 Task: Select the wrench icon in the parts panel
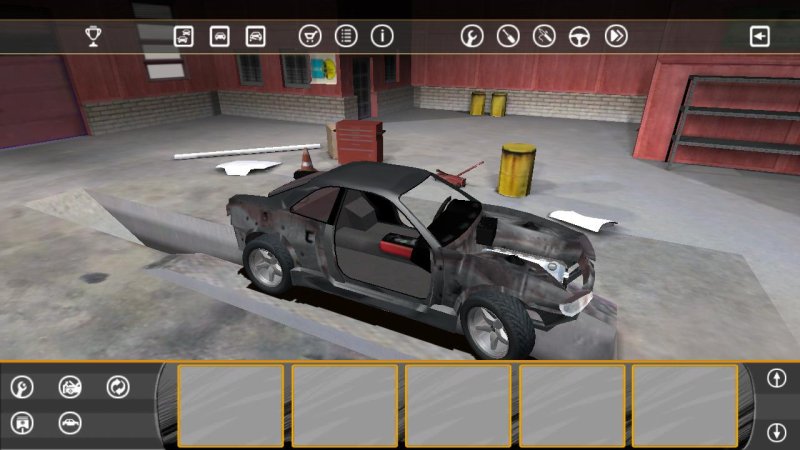coord(22,386)
